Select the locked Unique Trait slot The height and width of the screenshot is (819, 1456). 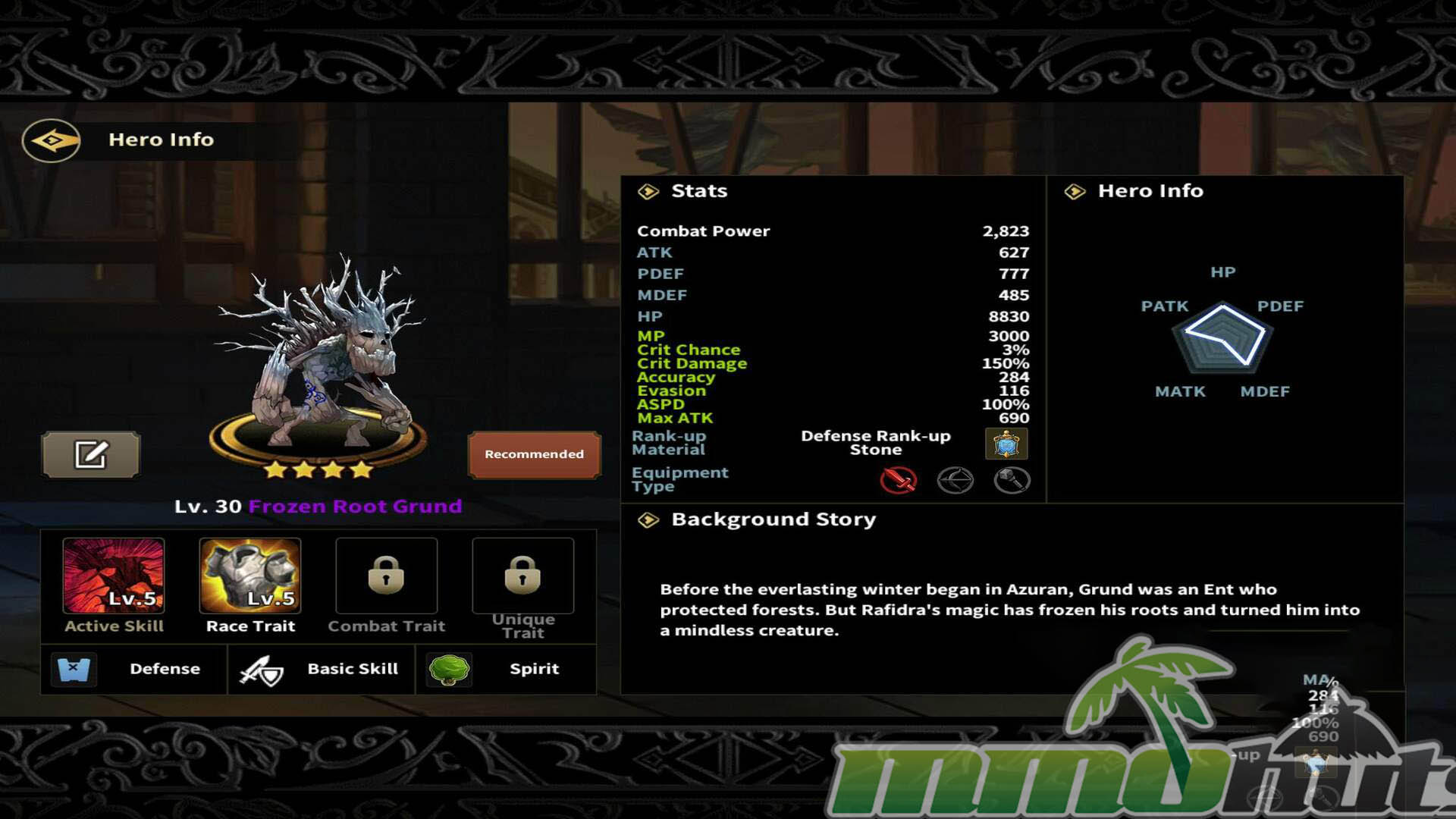(522, 576)
